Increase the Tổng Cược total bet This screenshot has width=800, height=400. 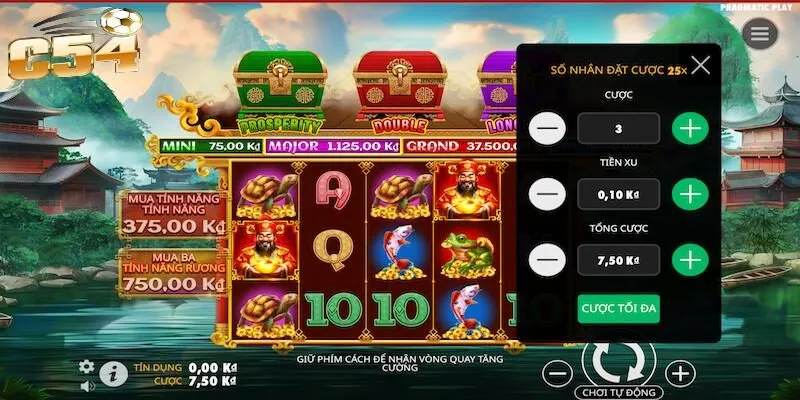tap(689, 260)
